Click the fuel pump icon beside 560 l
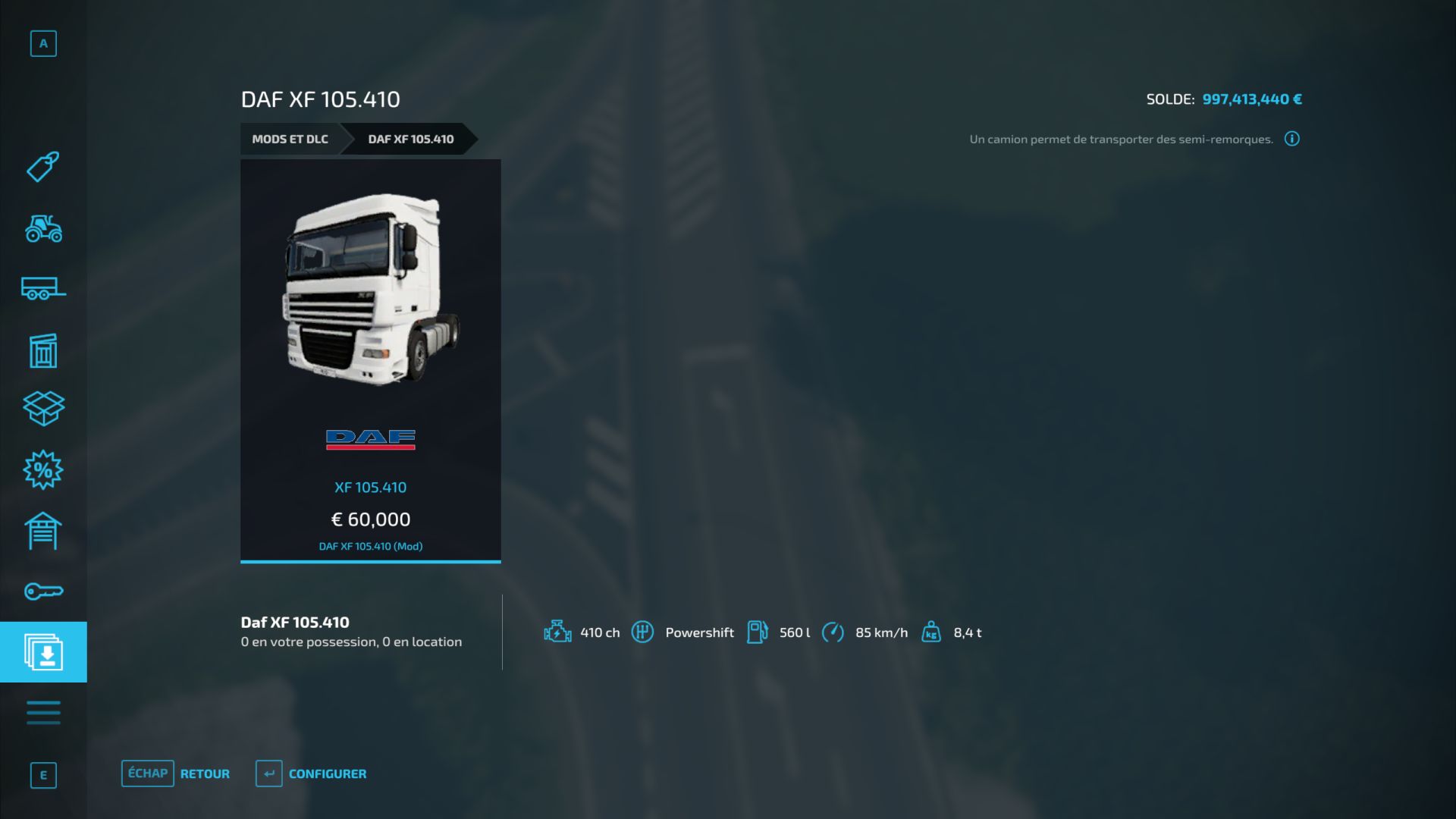Image resolution: width=1456 pixels, height=819 pixels. point(758,632)
